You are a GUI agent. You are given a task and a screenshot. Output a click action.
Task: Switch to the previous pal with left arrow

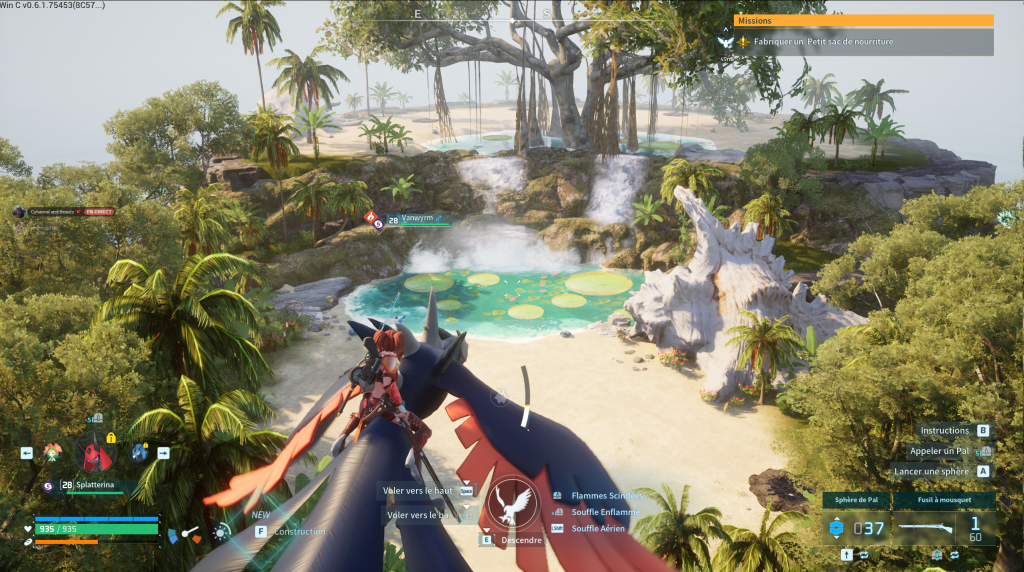[27, 453]
